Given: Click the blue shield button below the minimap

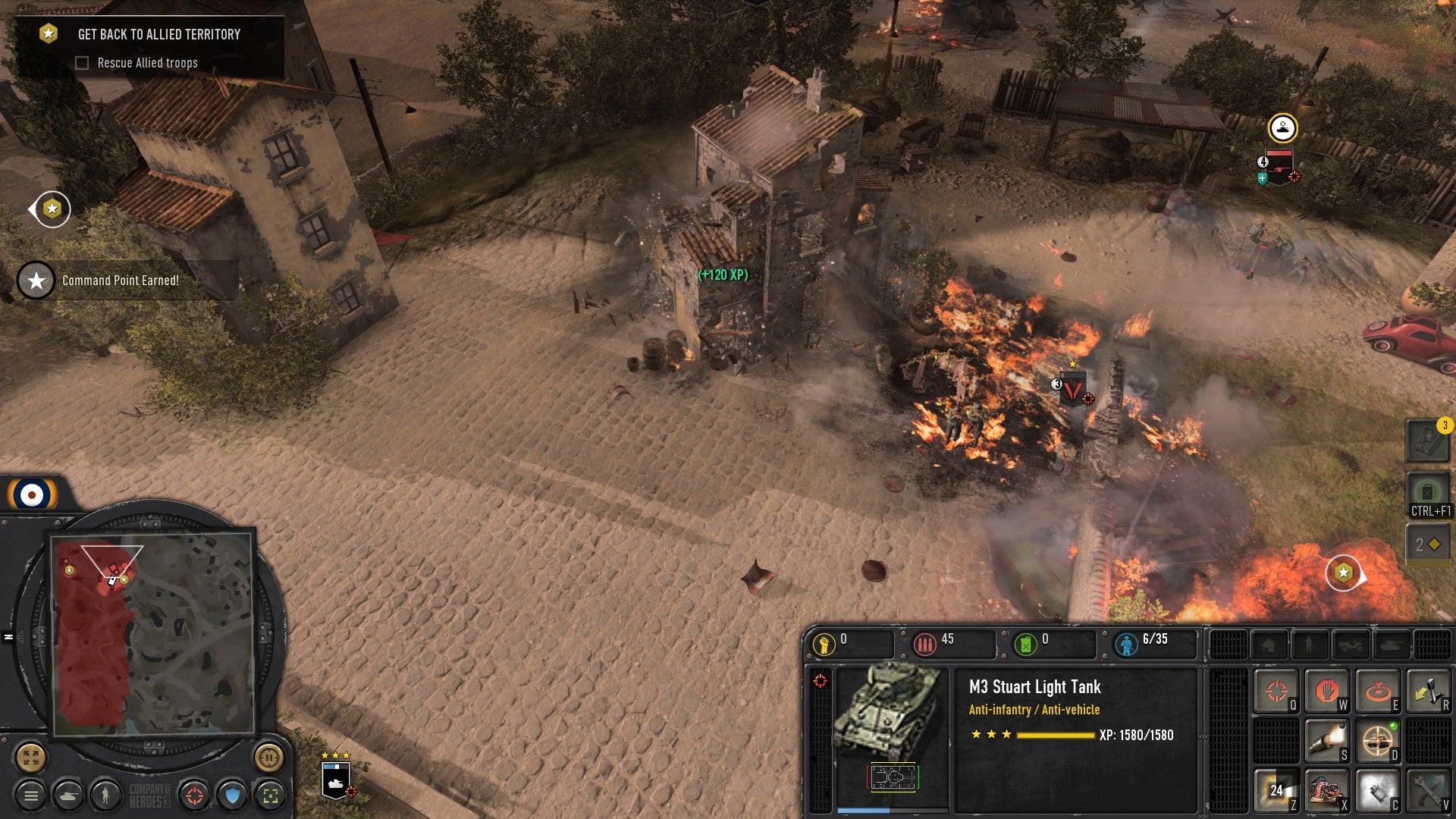Looking at the screenshot, I should tap(233, 795).
